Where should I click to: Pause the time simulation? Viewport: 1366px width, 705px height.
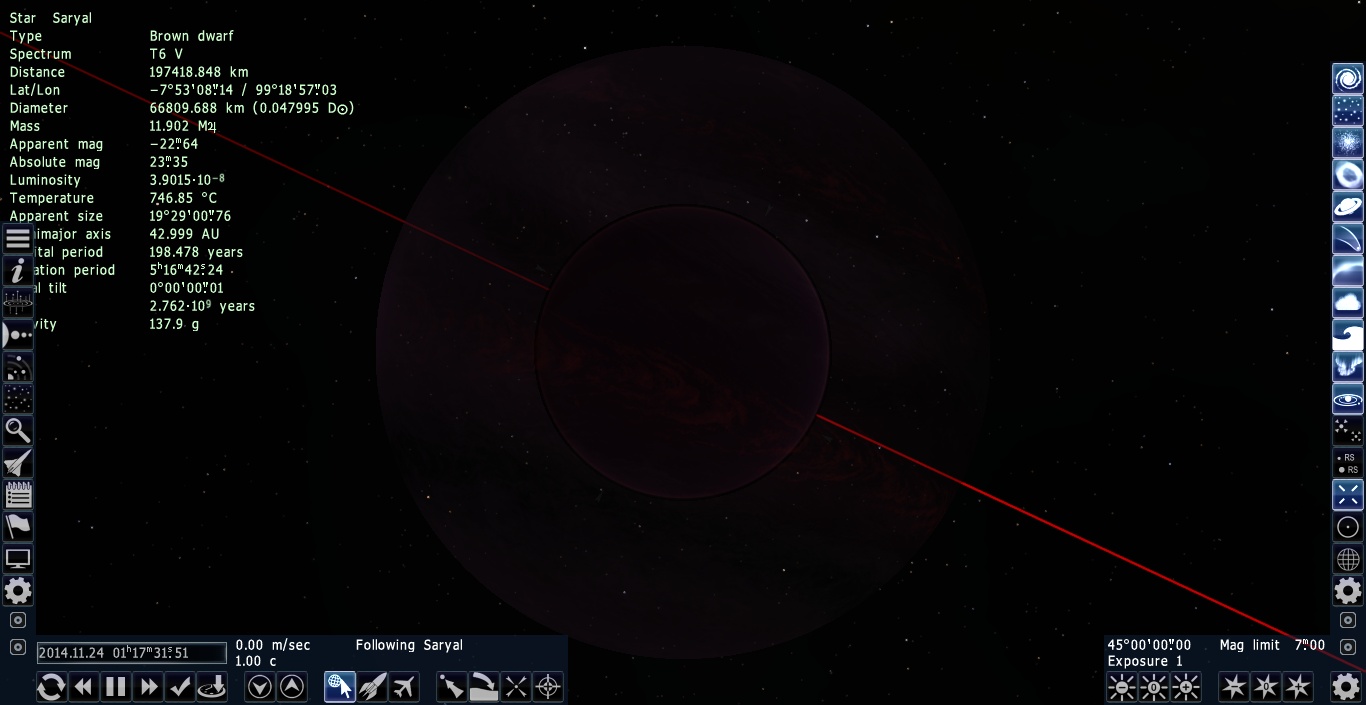[x=116, y=687]
